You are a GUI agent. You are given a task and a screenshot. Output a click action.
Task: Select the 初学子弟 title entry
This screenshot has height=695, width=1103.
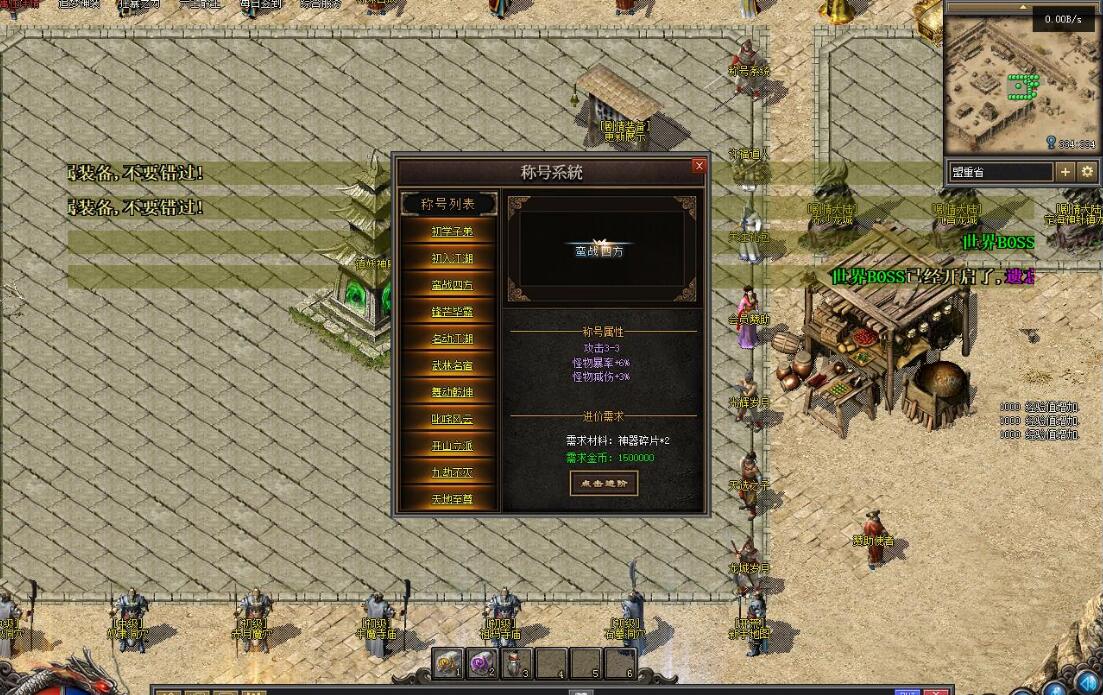pyautogui.click(x=451, y=231)
